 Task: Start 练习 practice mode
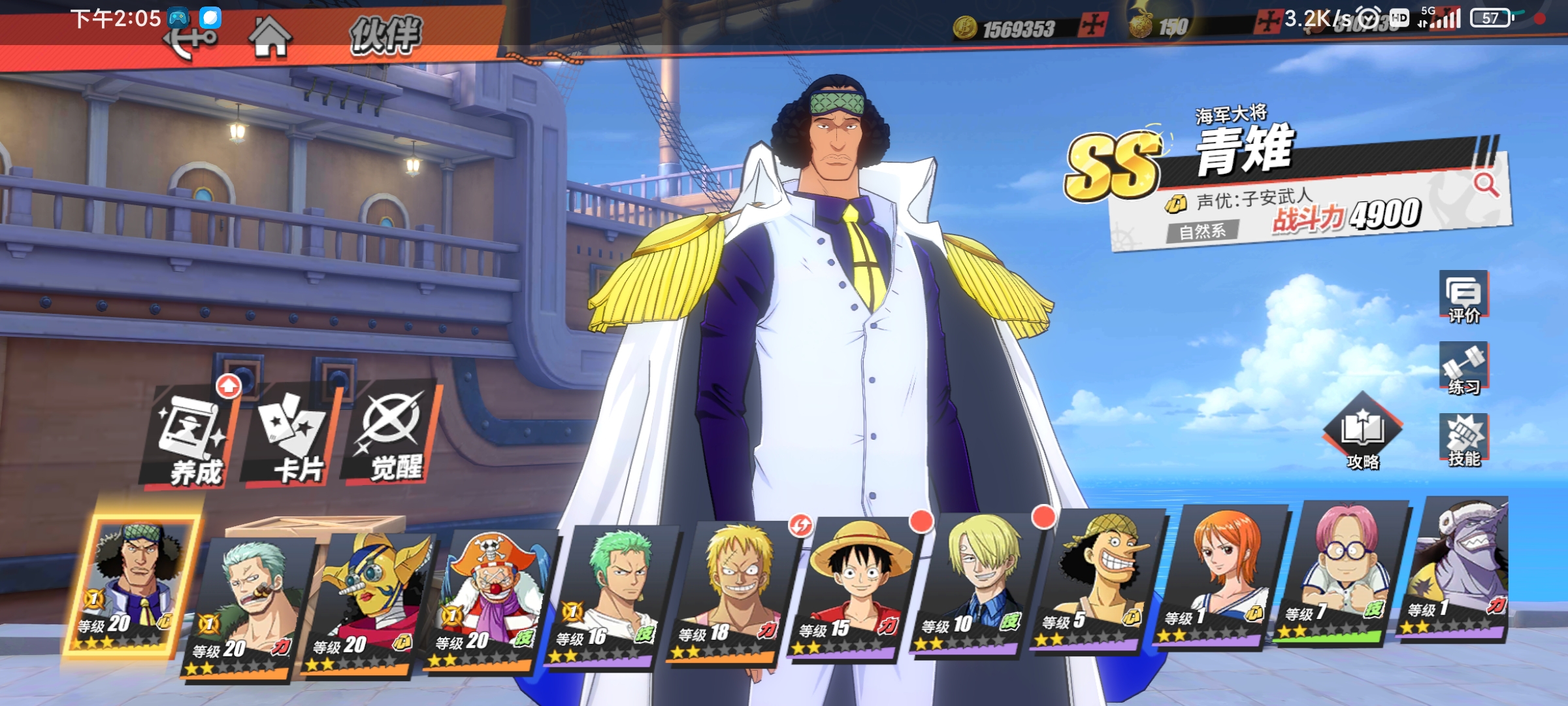[1463, 369]
